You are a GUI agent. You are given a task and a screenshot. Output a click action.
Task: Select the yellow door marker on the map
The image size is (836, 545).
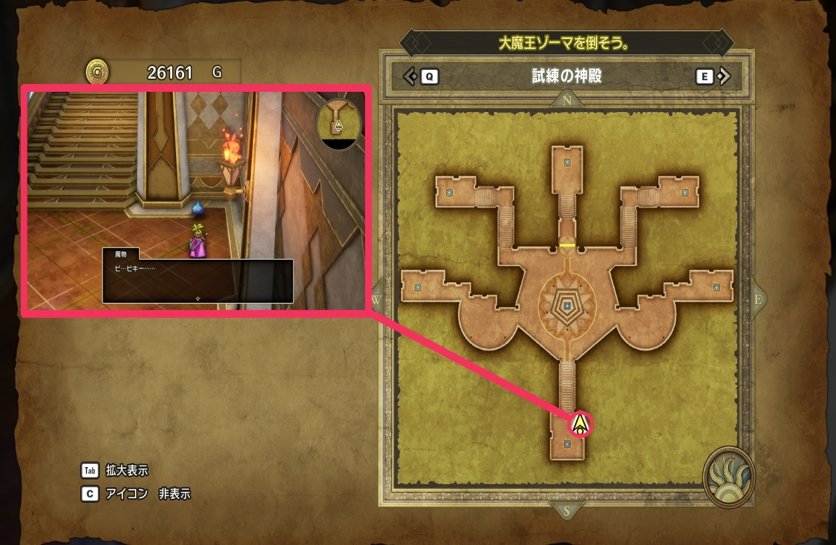[x=567, y=244]
